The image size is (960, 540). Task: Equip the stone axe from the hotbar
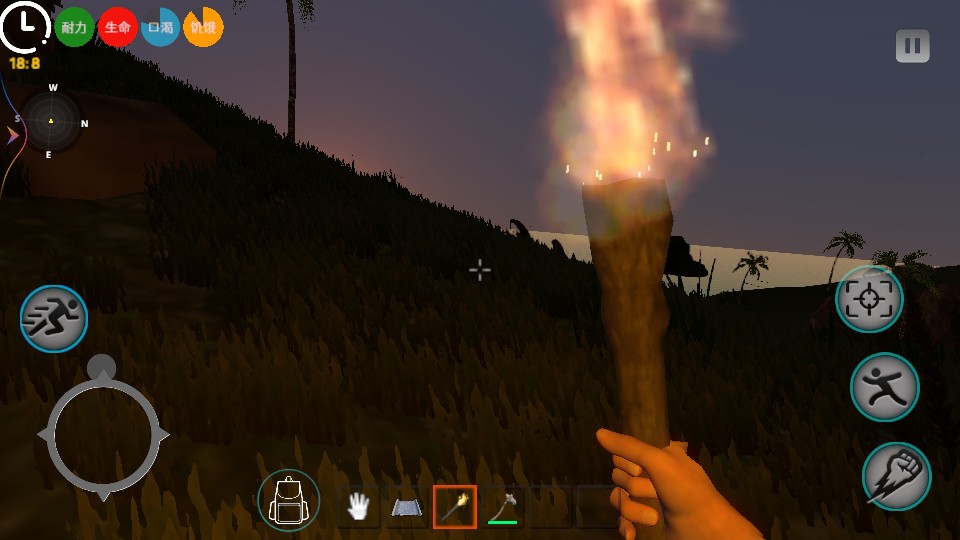click(503, 507)
